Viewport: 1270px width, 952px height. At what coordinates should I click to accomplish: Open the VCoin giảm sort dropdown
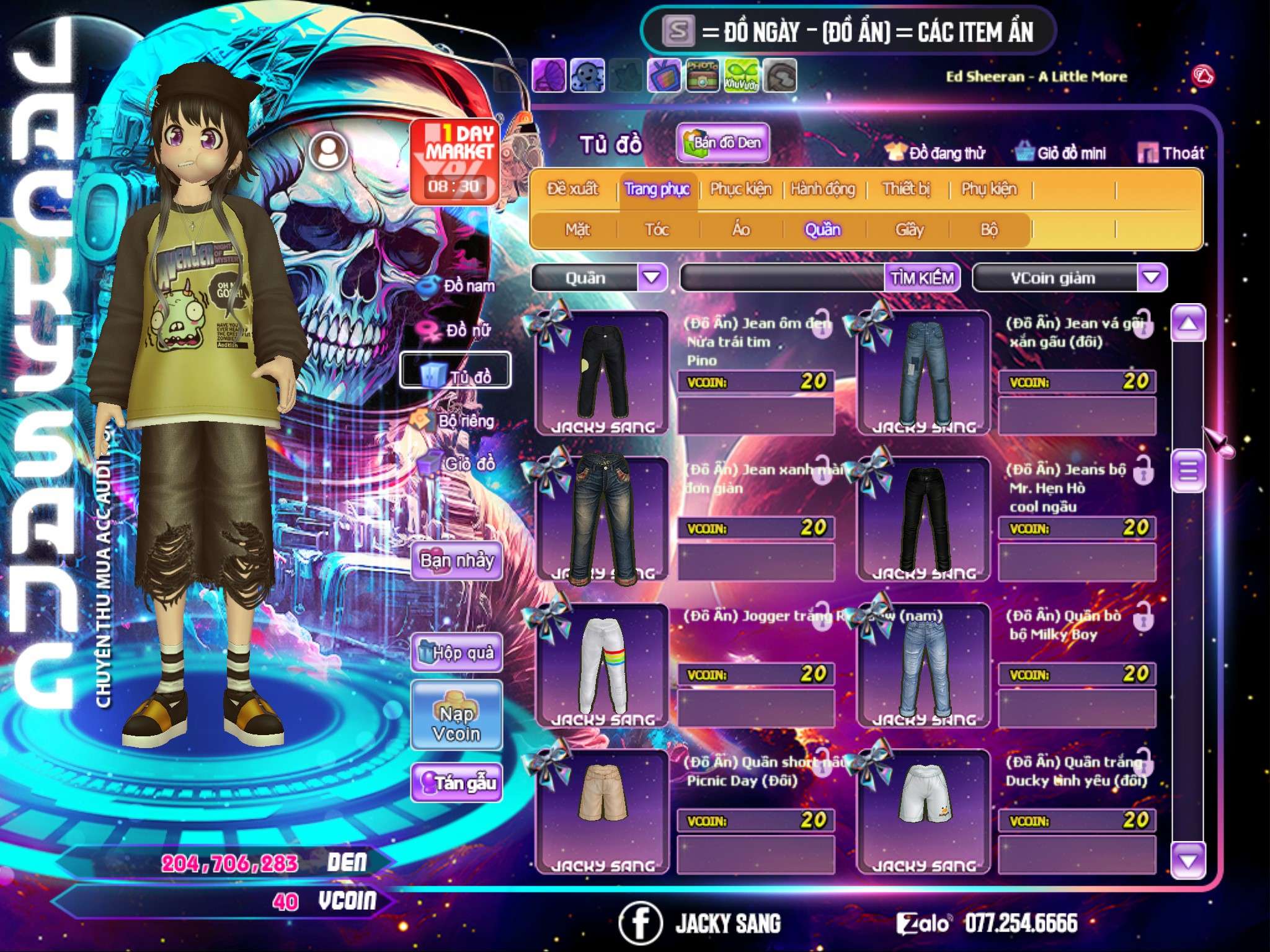pos(1151,278)
